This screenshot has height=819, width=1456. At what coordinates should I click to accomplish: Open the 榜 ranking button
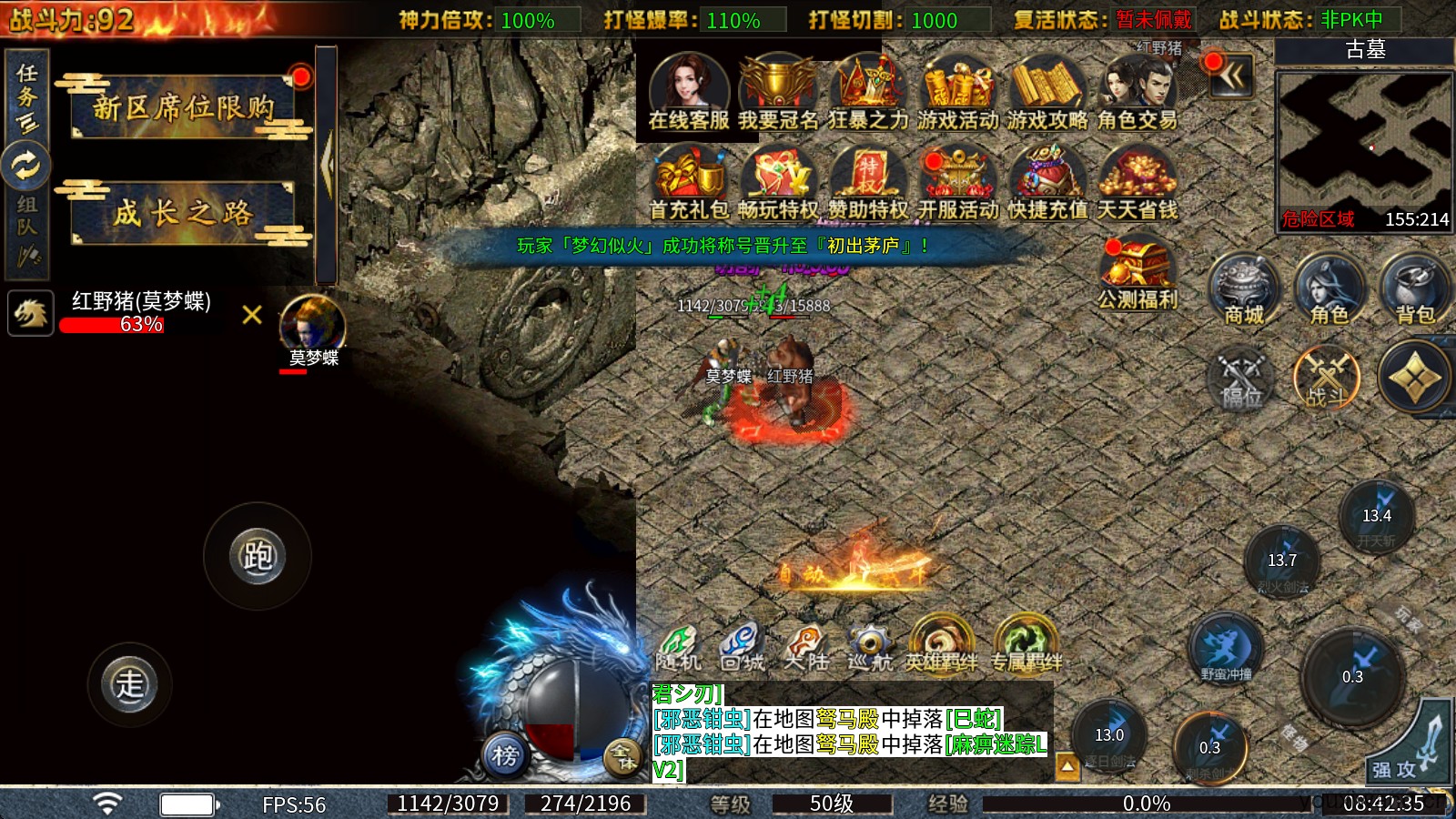pyautogui.click(x=505, y=754)
